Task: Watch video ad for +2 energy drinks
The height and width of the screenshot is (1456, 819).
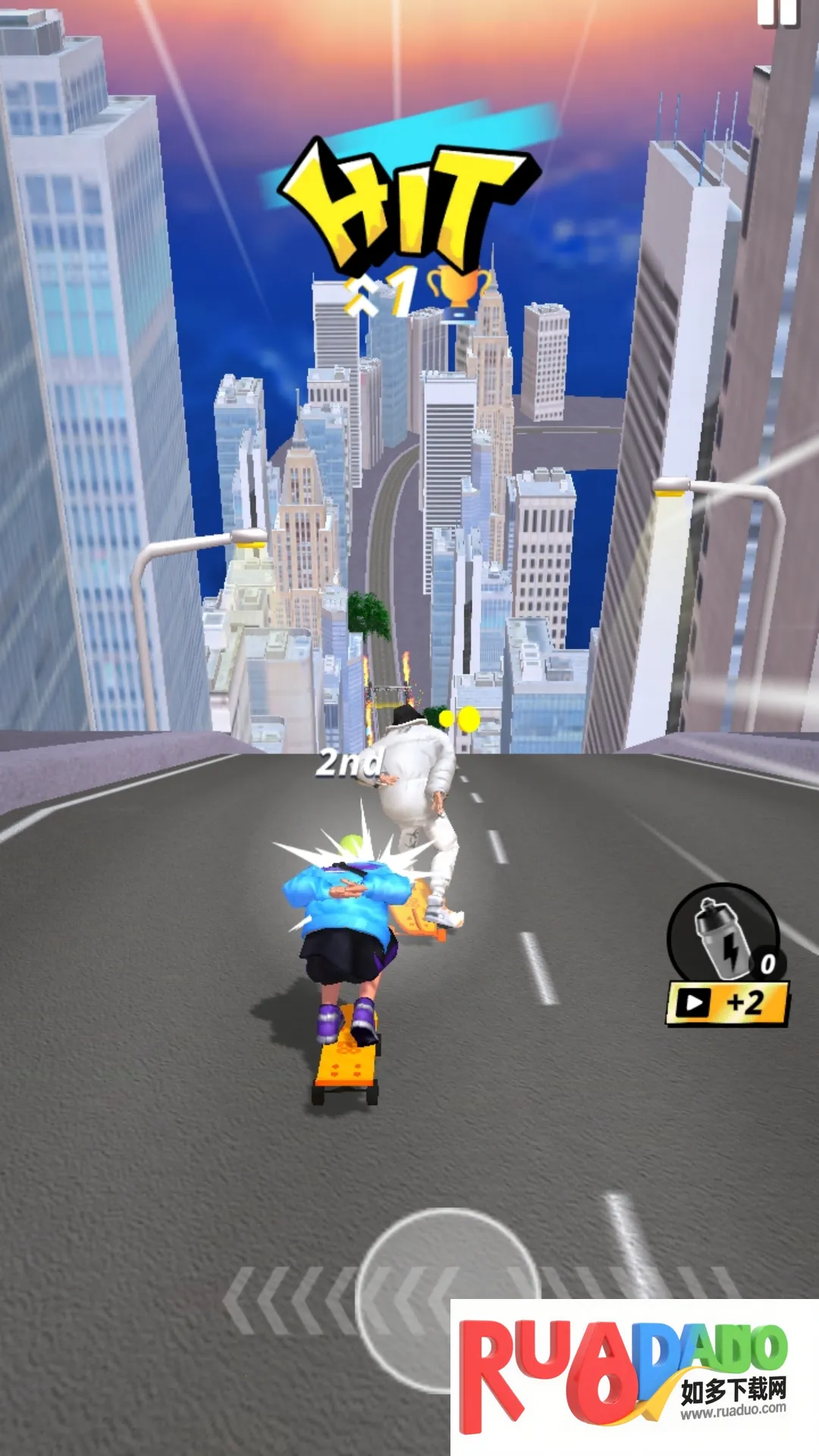Action: (726, 1003)
